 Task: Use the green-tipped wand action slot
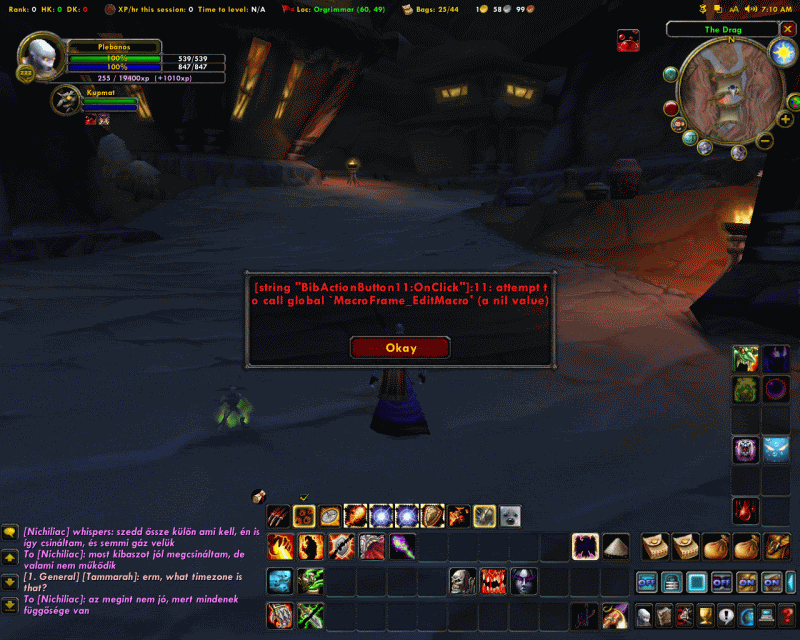click(x=402, y=547)
